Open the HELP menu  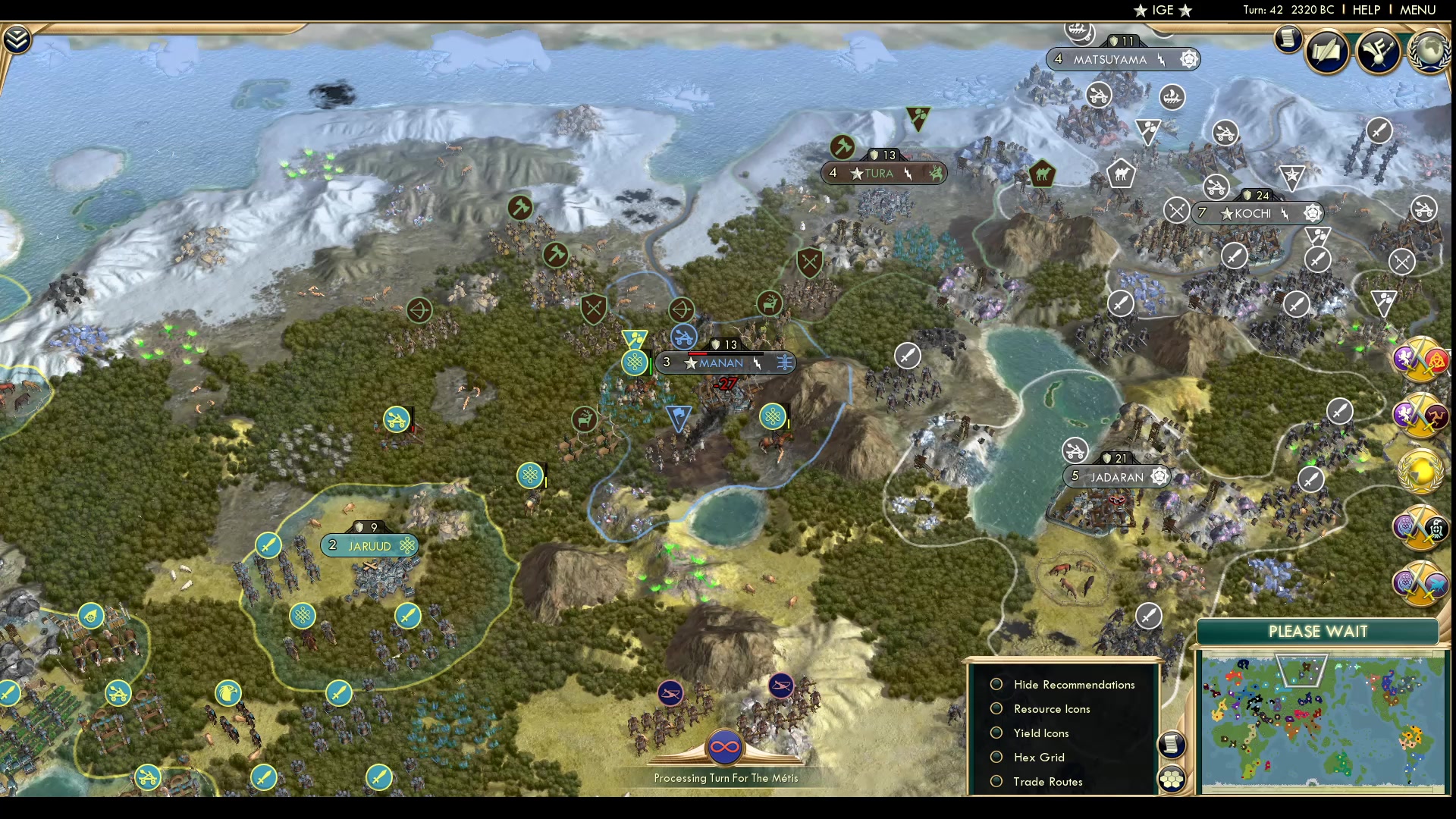(1365, 10)
